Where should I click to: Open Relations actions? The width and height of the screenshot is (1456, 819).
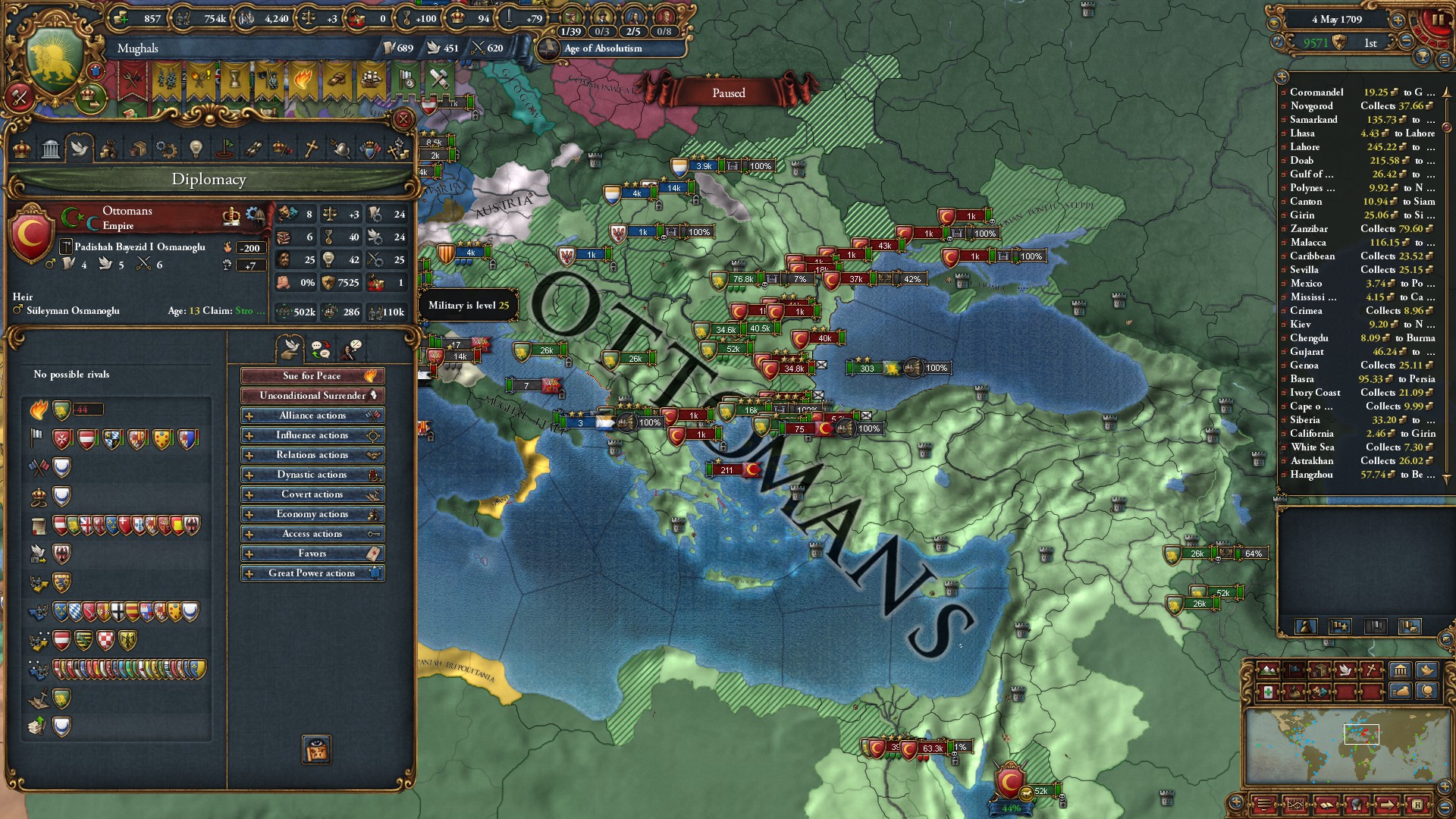(x=312, y=455)
